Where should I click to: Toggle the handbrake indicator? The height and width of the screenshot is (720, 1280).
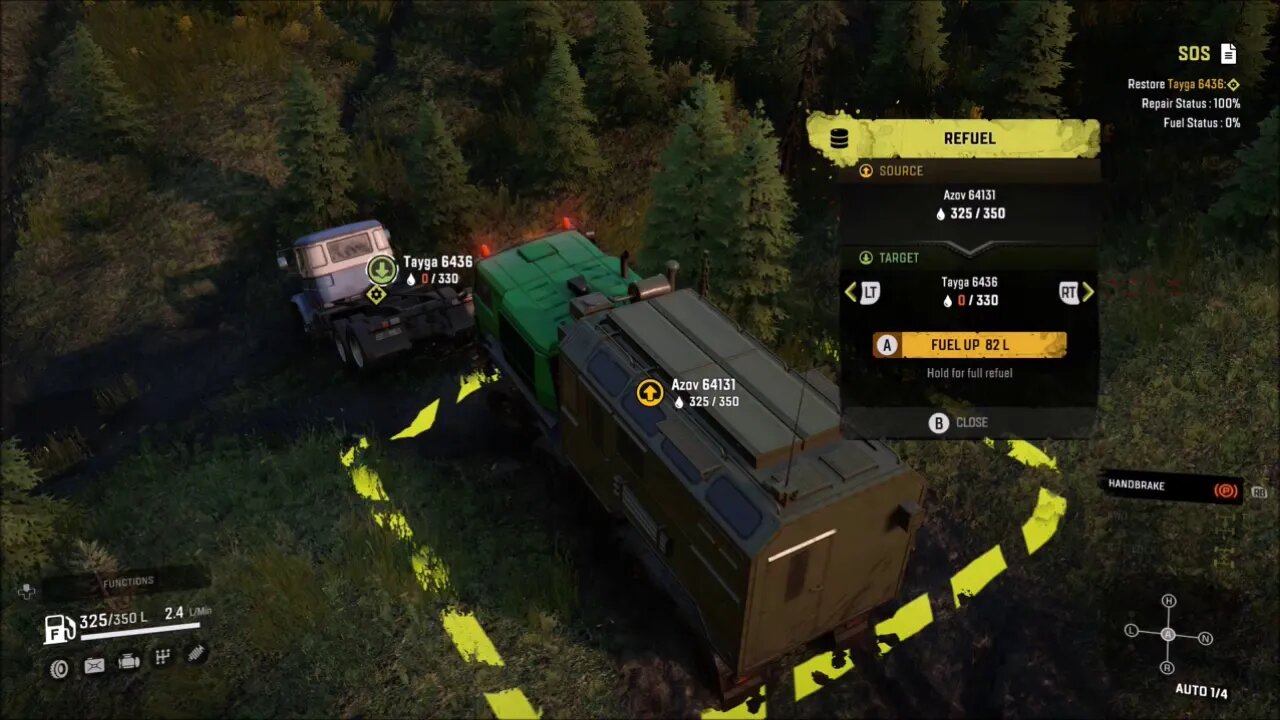[x=1224, y=490]
